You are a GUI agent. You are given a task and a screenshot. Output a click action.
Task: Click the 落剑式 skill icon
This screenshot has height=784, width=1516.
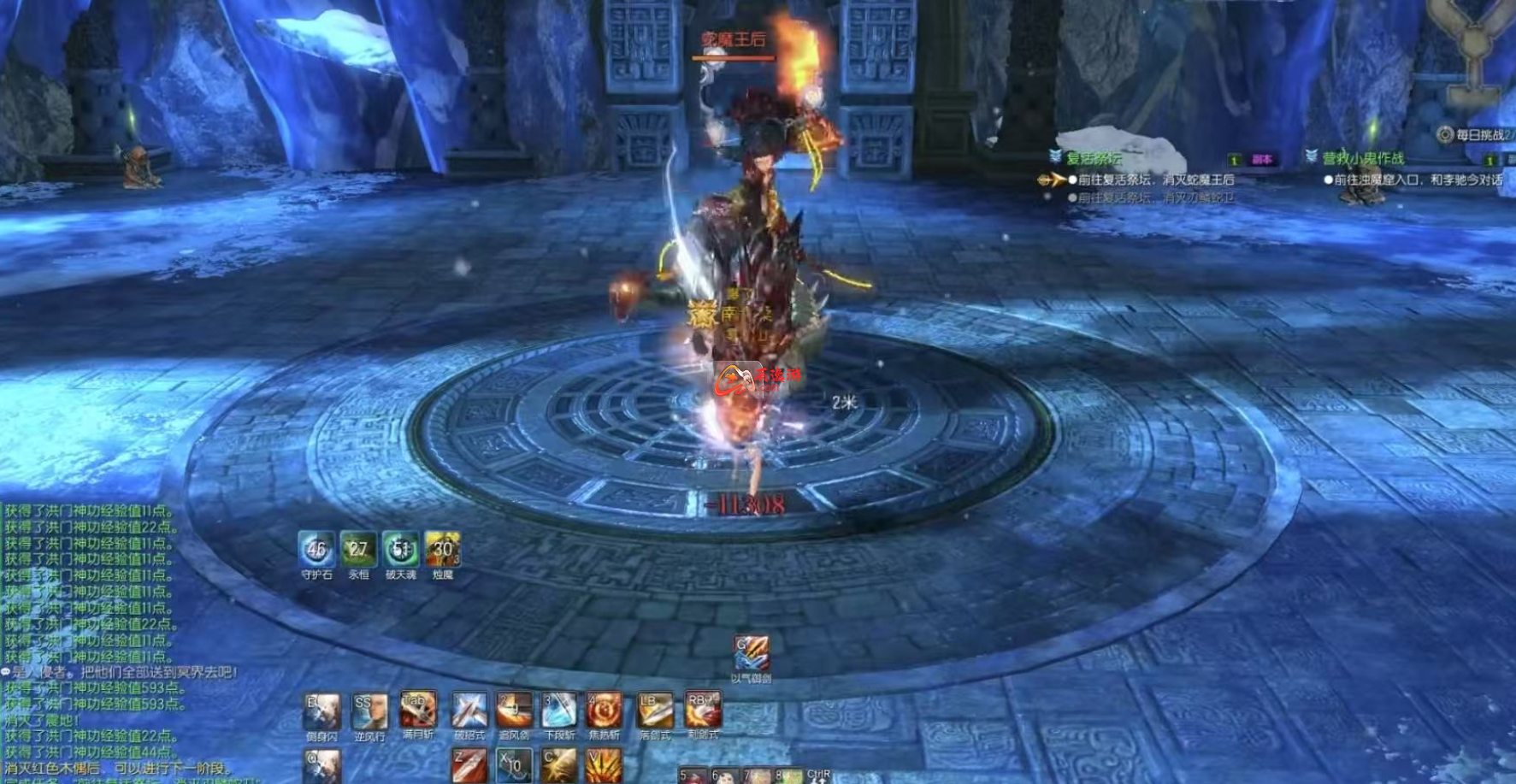tap(655, 710)
